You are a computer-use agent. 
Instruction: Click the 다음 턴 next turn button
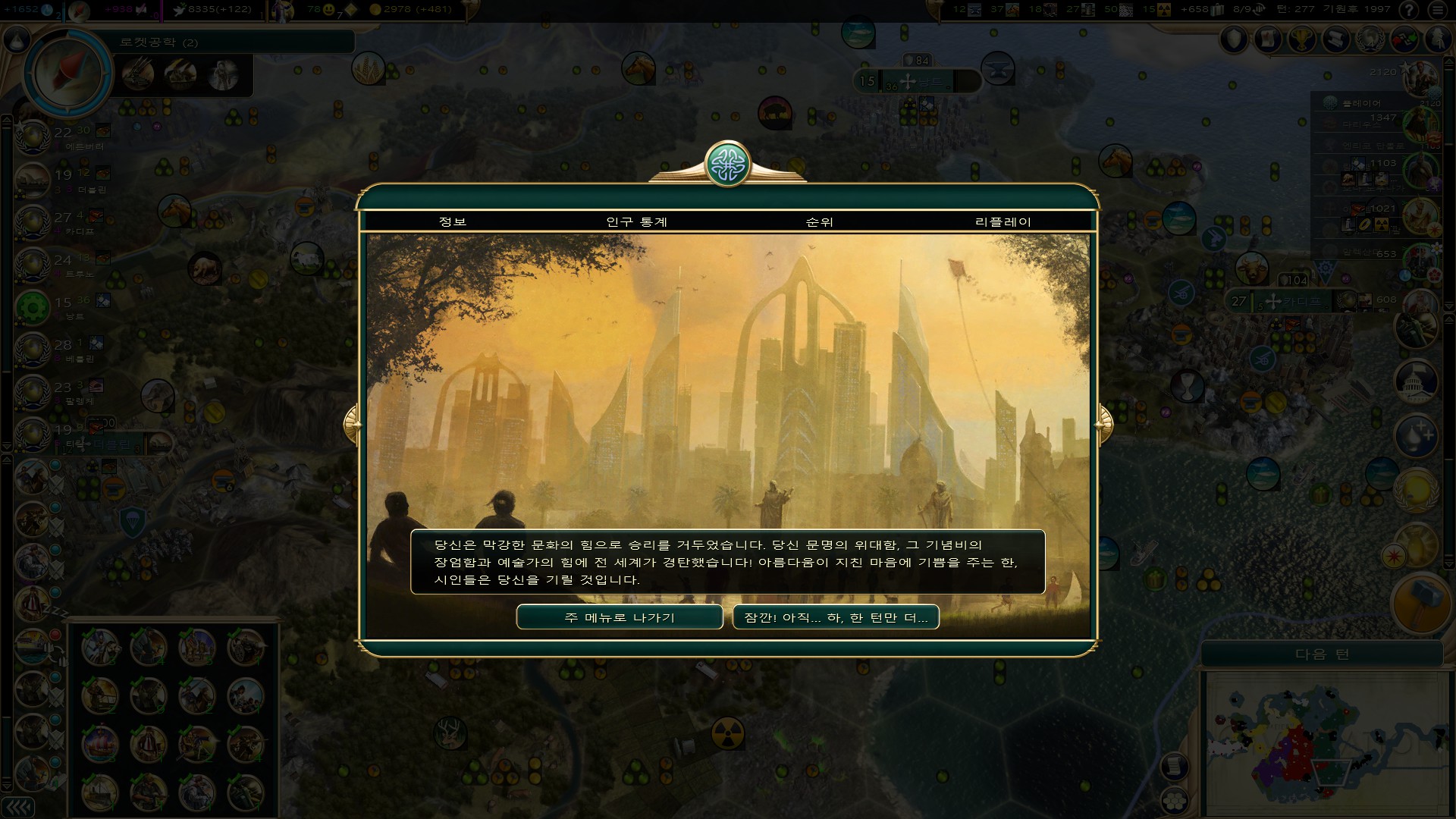1322,654
